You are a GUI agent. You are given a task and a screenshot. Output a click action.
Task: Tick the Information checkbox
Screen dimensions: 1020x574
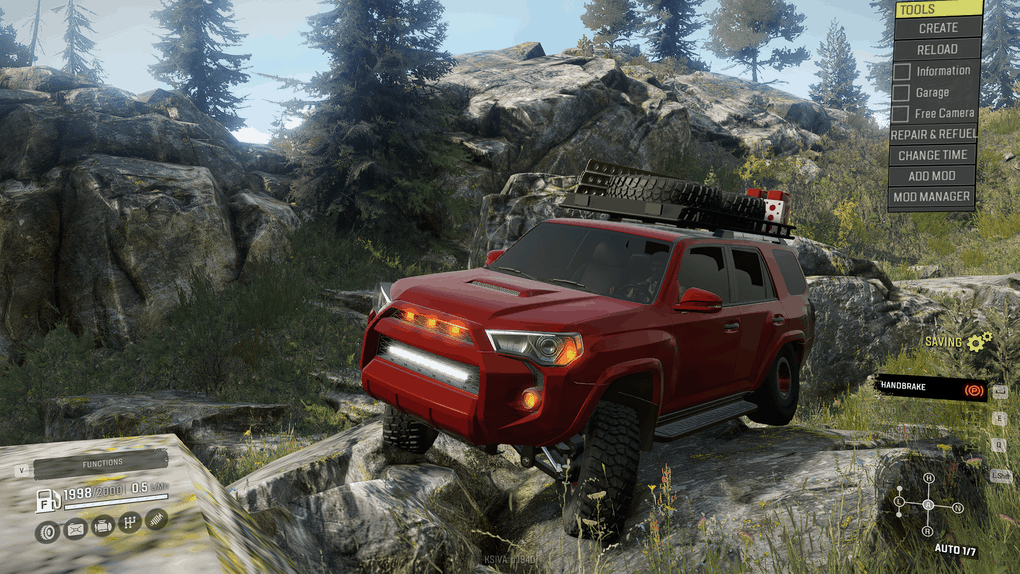[x=902, y=71]
